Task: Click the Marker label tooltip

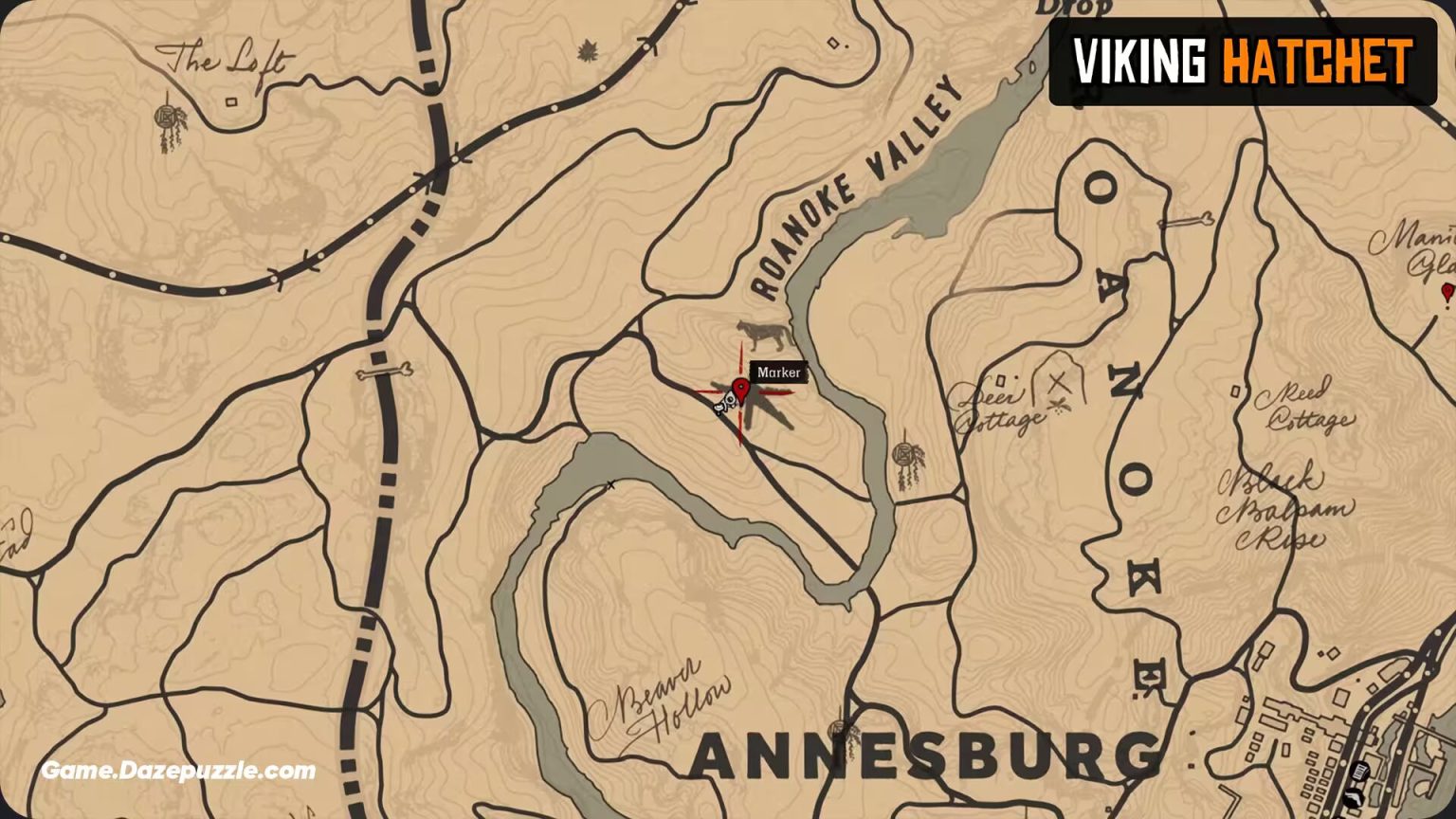Action: (x=778, y=372)
